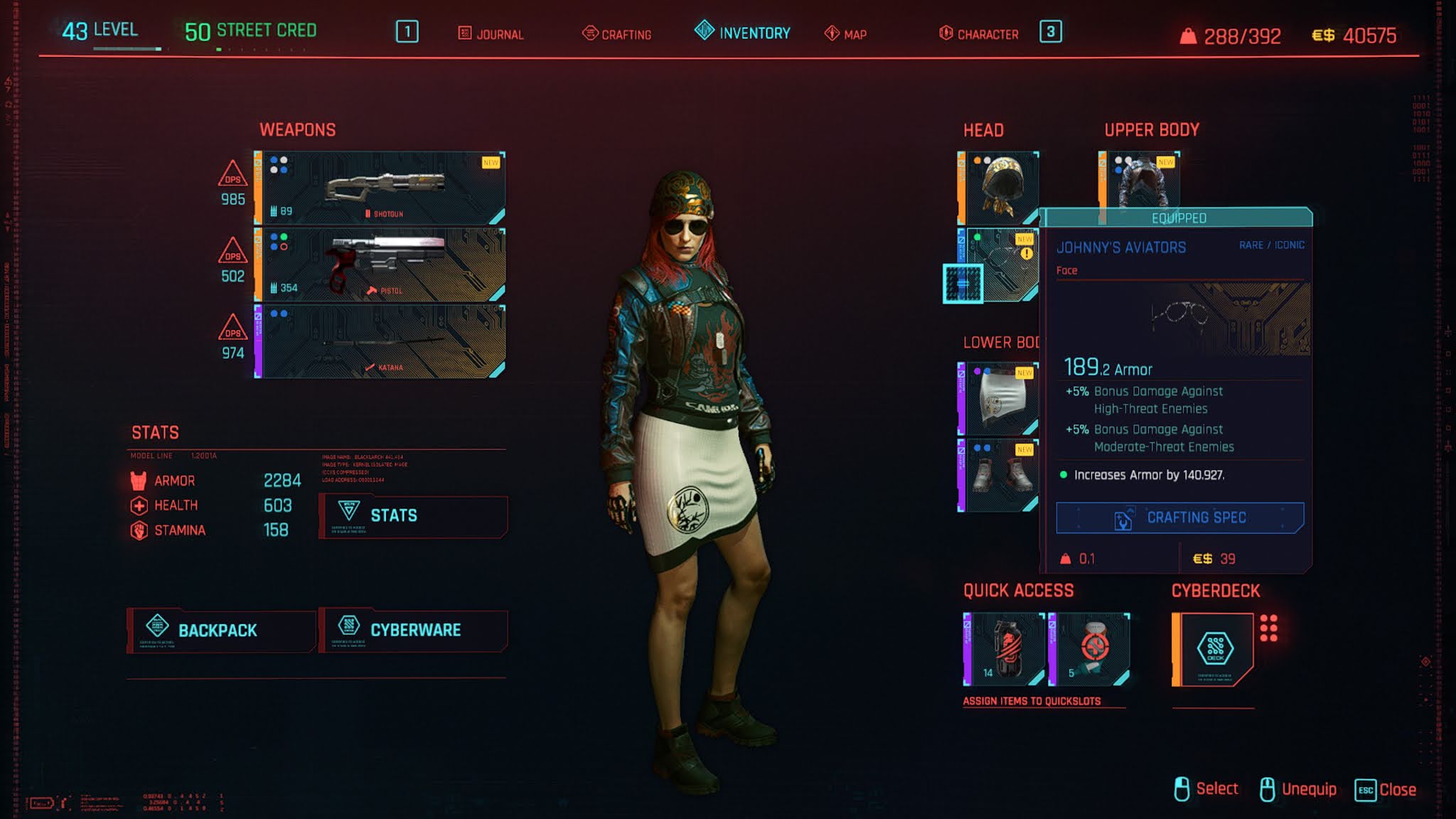Viewport: 1456px width, 819px height.
Task: Switch to the Crafting tab
Action: pyautogui.click(x=617, y=33)
